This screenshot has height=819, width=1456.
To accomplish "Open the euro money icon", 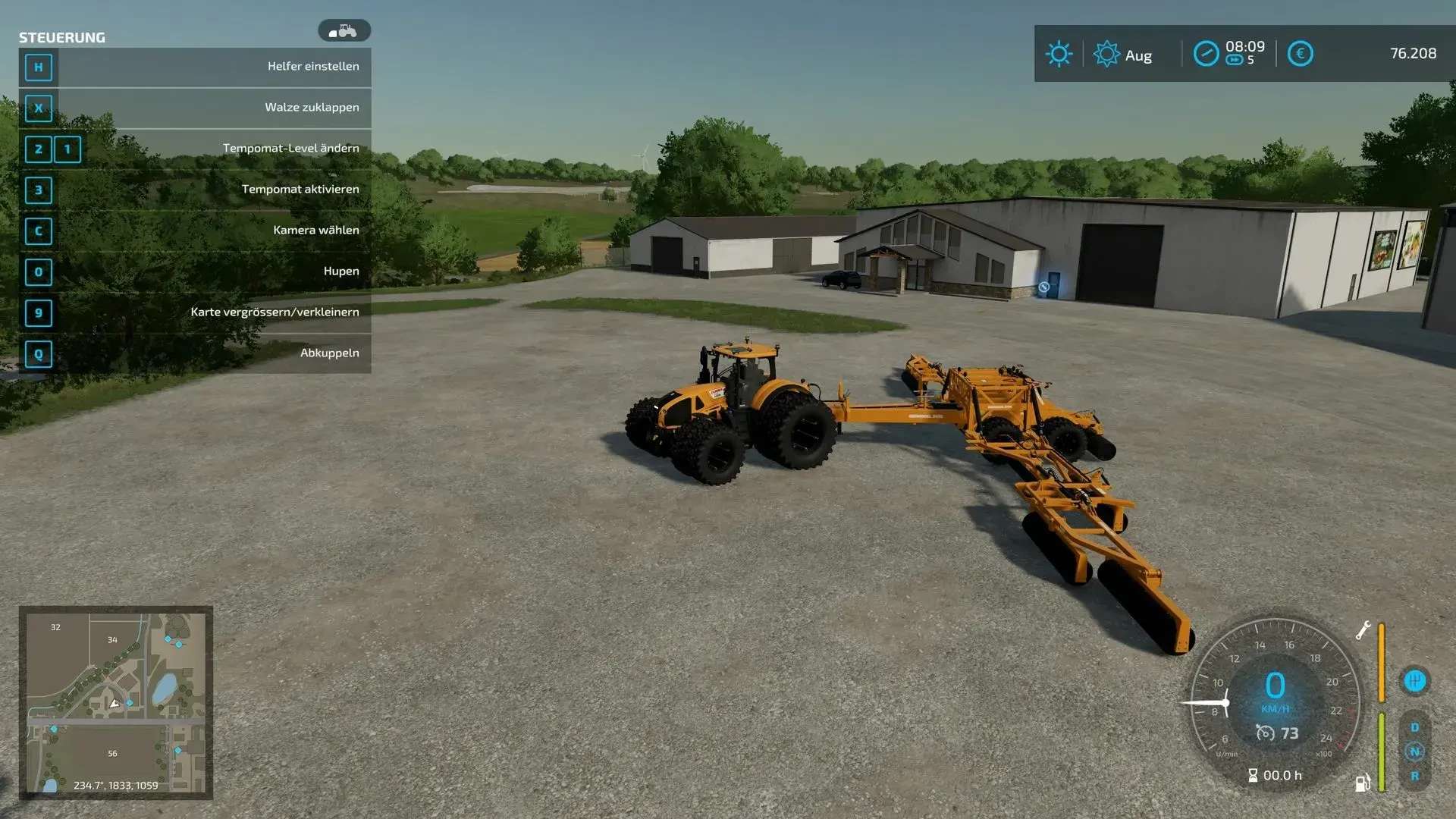I will coord(1300,54).
